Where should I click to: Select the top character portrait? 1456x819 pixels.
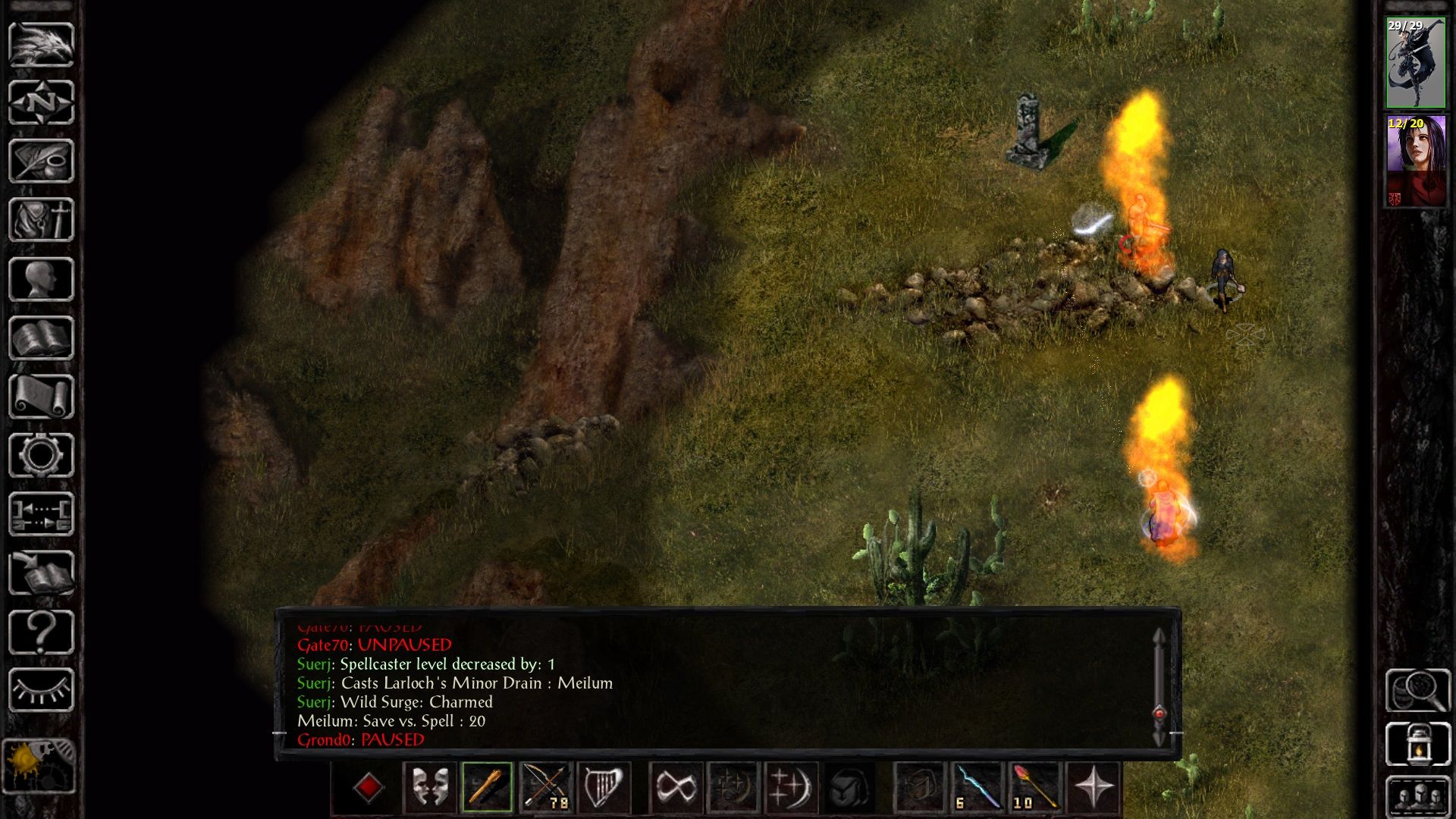pyautogui.click(x=1416, y=63)
